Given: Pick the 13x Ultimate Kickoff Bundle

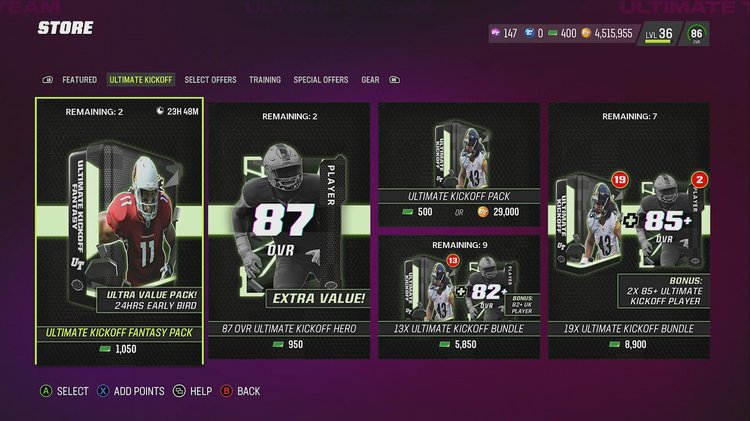Looking at the screenshot, I should coord(459,296).
